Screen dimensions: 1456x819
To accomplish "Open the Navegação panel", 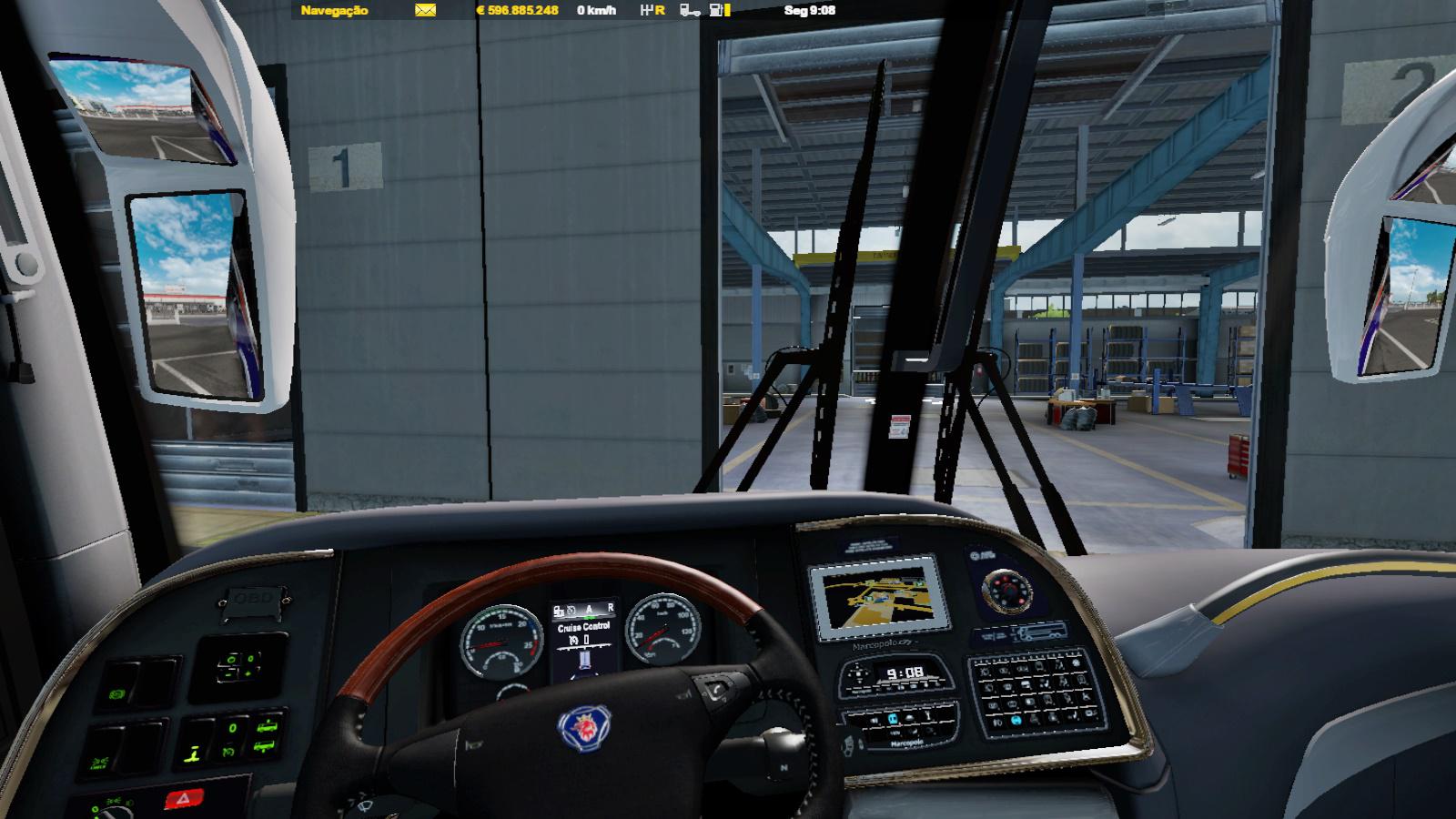I will [335, 10].
